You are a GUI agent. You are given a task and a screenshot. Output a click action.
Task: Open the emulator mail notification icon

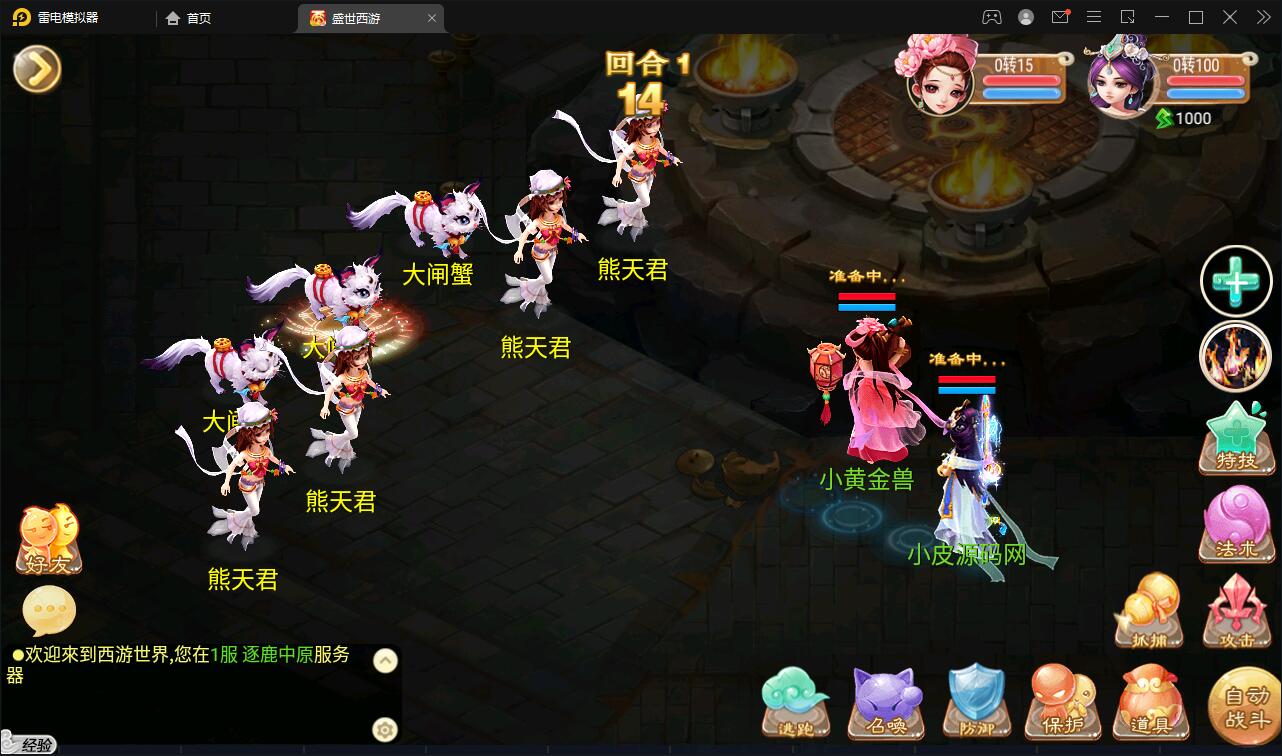coord(1060,17)
